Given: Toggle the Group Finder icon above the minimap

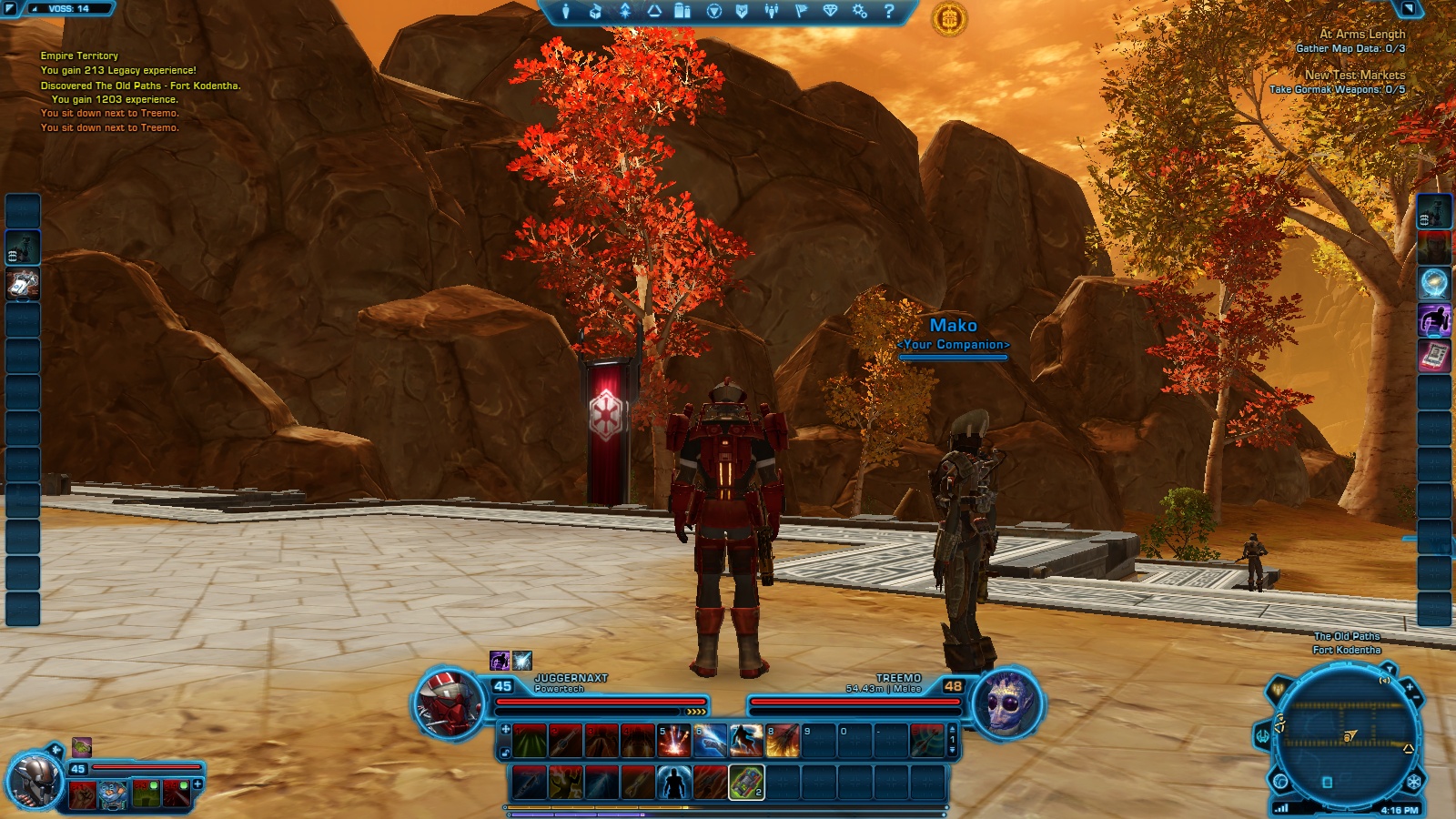Looking at the screenshot, I should (1279, 689).
